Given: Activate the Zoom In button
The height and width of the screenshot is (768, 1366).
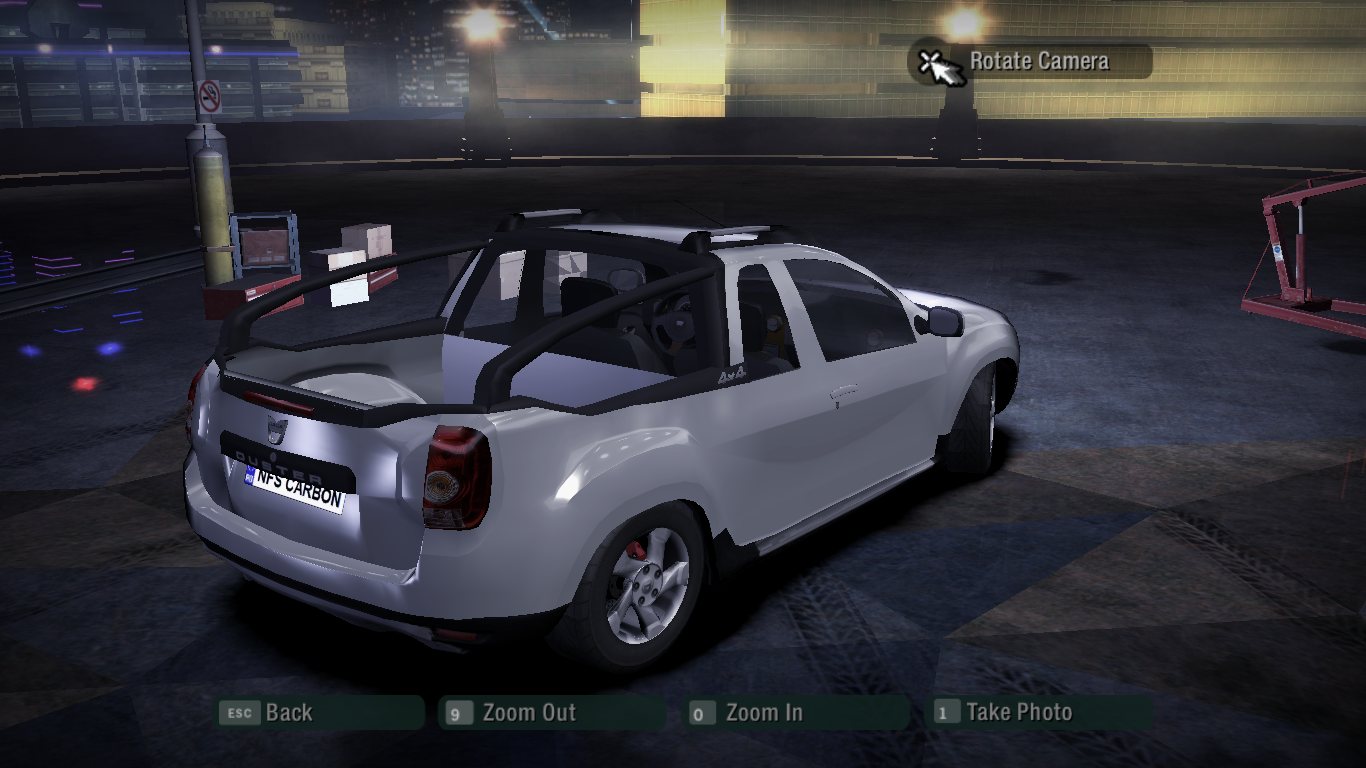Looking at the screenshot, I should coord(796,713).
